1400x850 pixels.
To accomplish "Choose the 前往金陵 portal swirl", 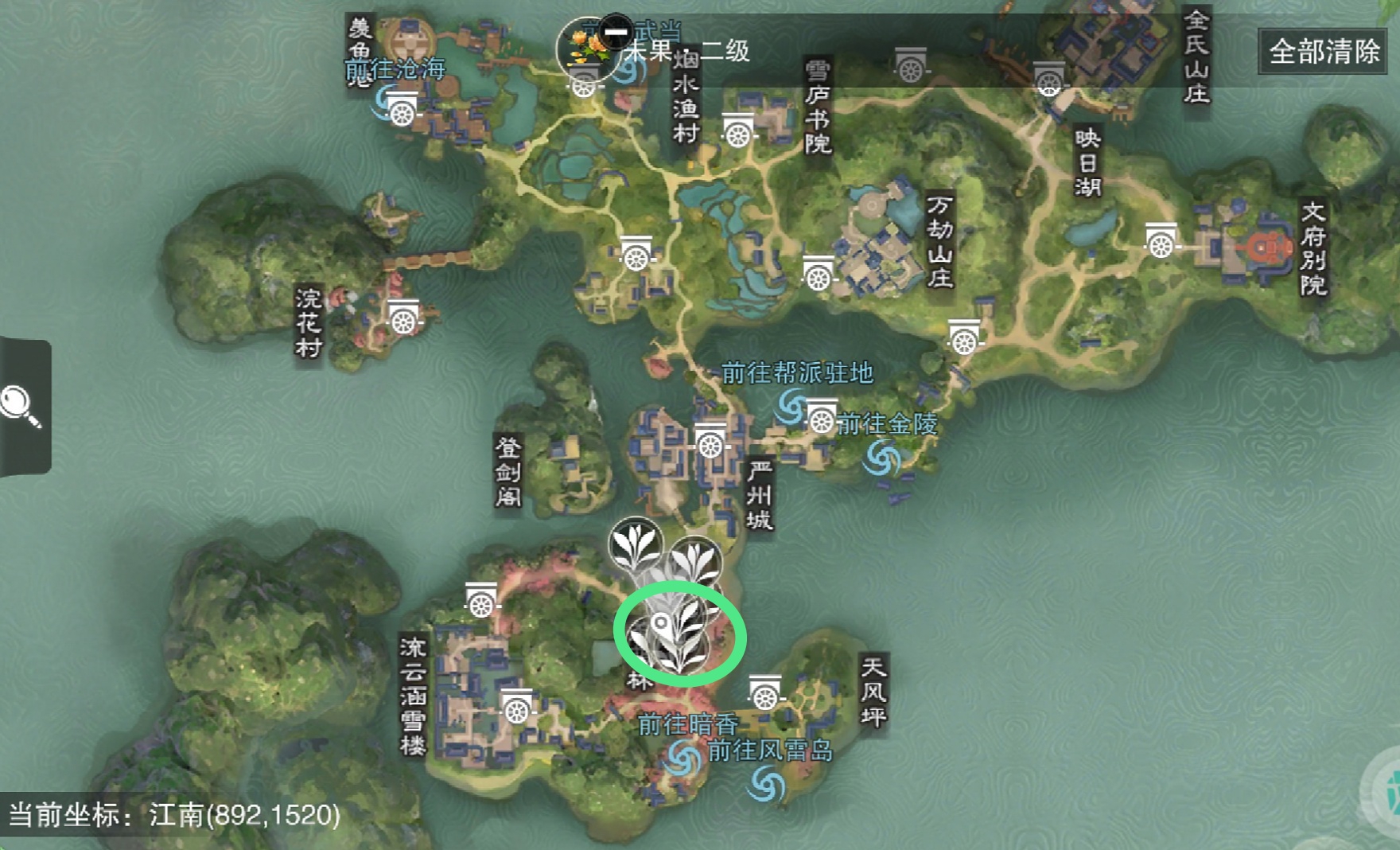I will point(883,458).
